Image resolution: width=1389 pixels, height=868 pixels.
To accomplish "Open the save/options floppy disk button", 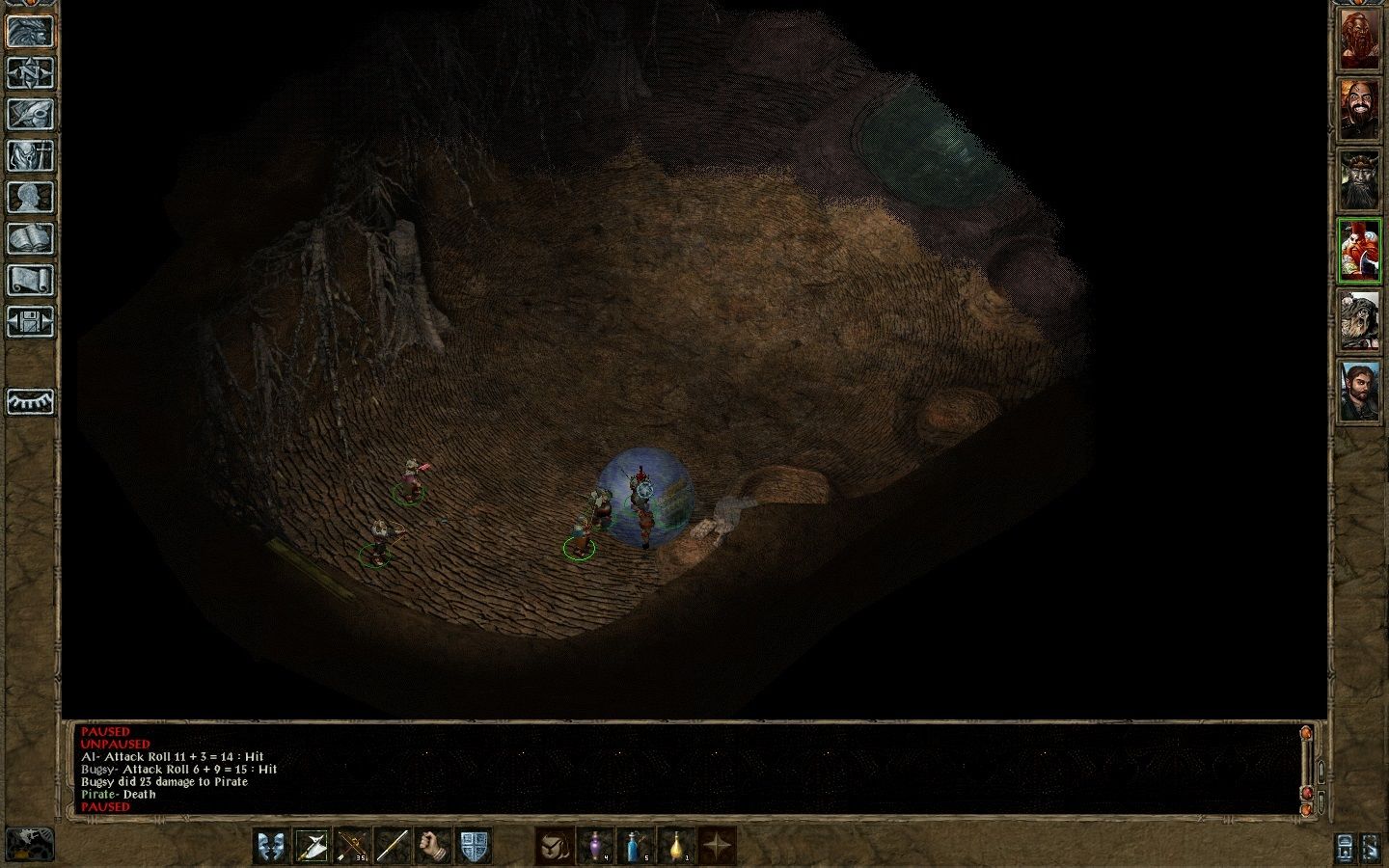I will pos(30,321).
